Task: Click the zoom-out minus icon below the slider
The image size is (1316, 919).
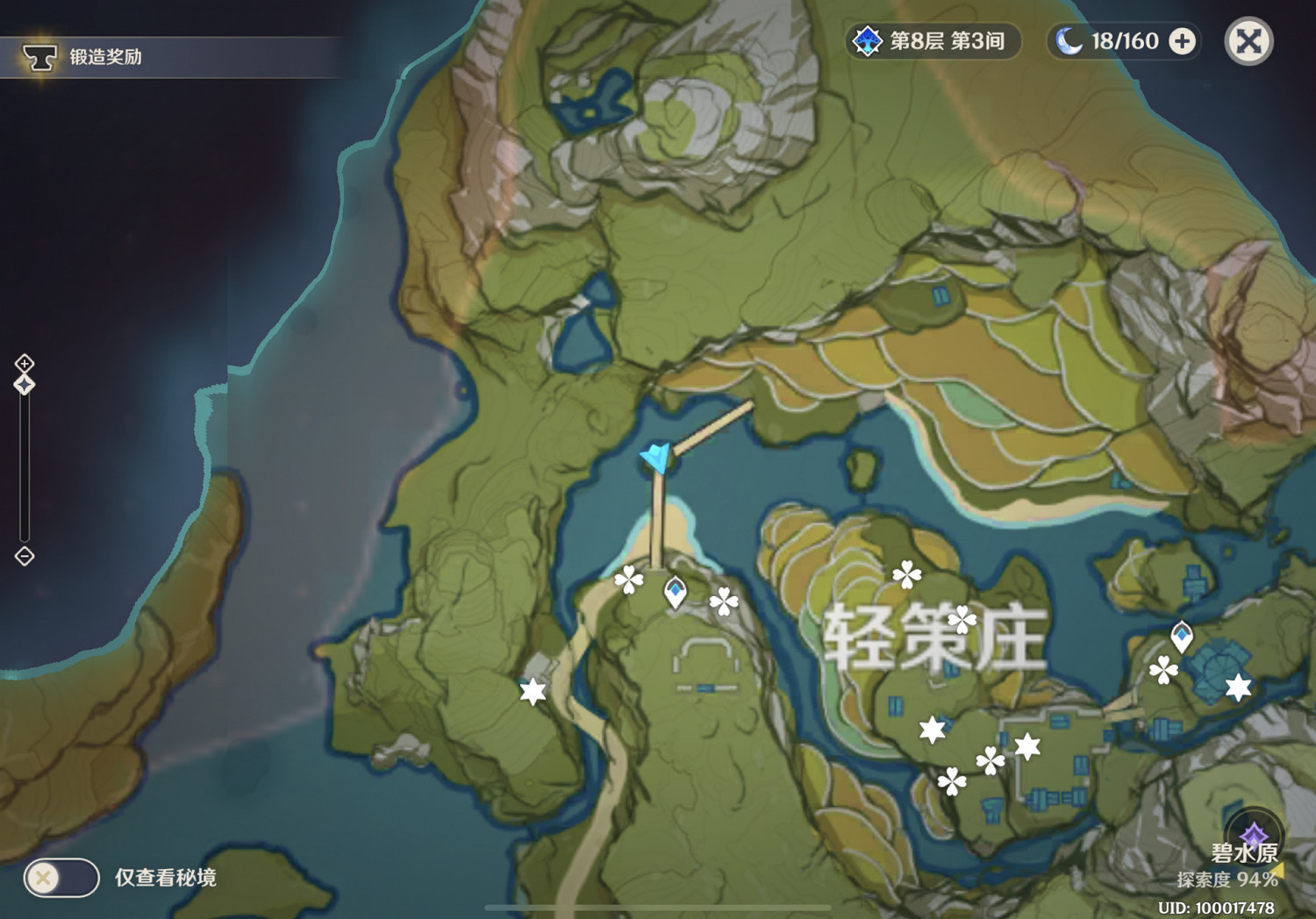Action: point(24,556)
